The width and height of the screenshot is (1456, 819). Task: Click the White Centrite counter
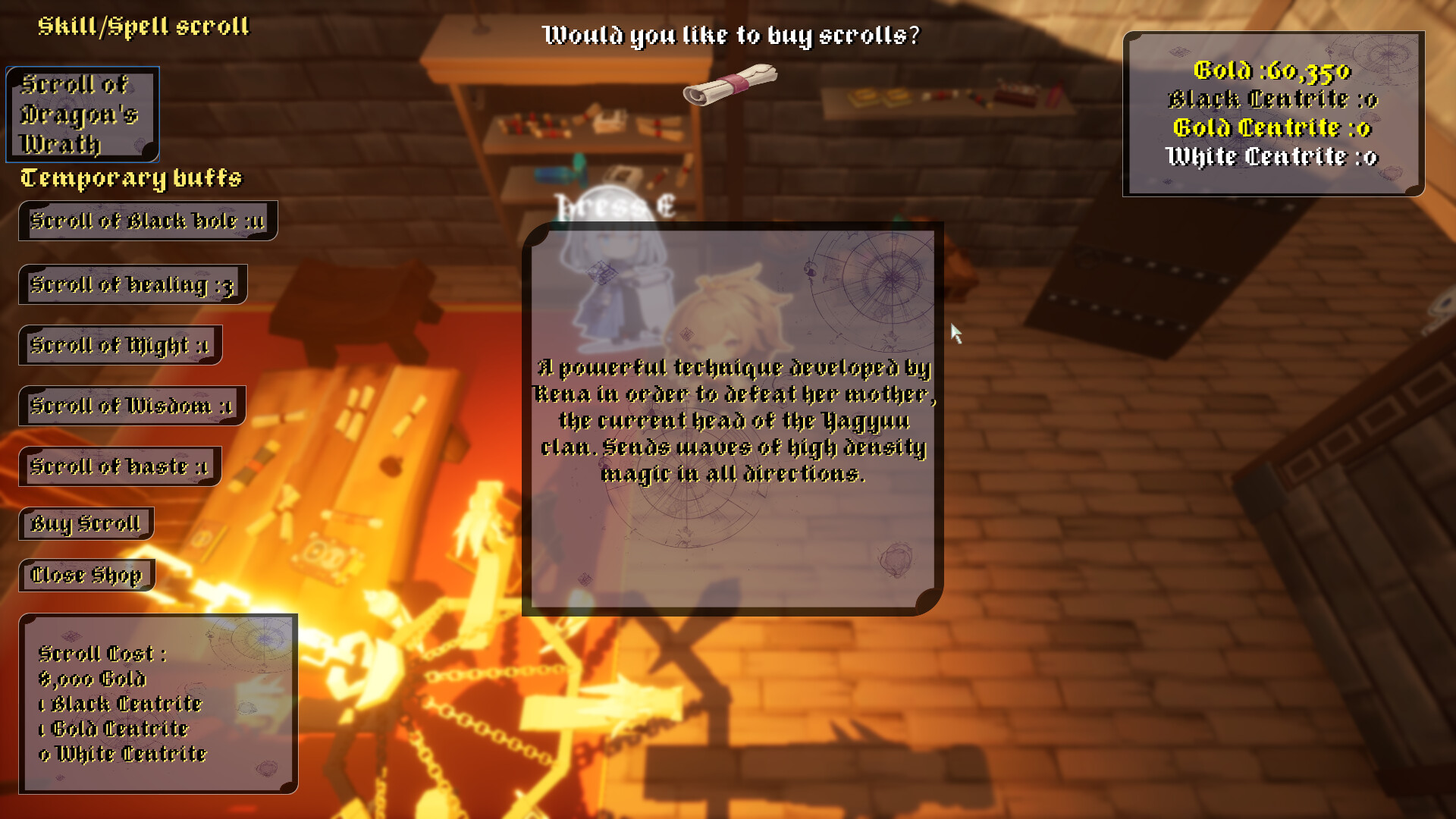1272,157
